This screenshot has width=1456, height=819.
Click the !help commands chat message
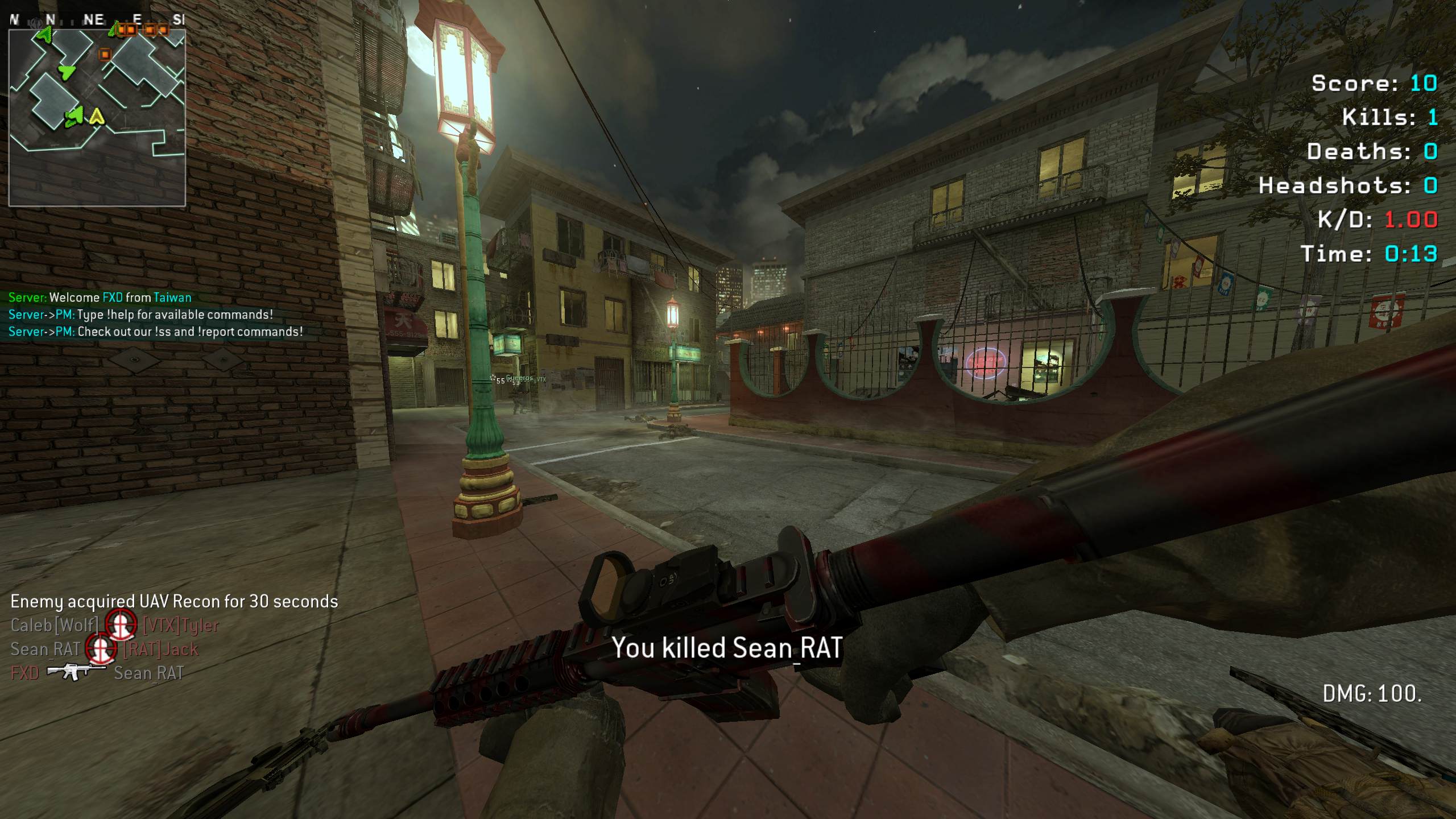[140, 315]
